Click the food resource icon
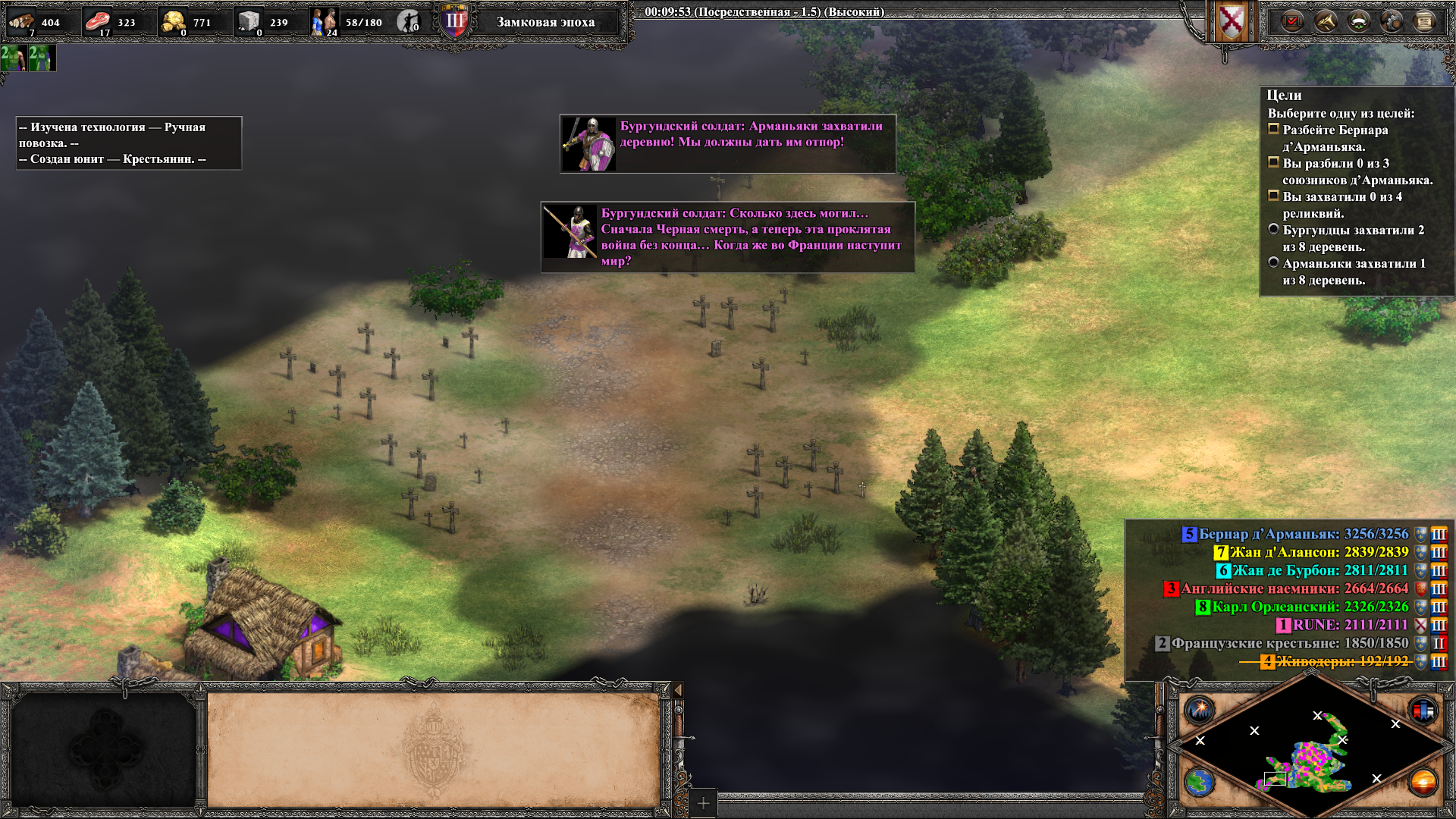The height and width of the screenshot is (819, 1456). (97, 22)
